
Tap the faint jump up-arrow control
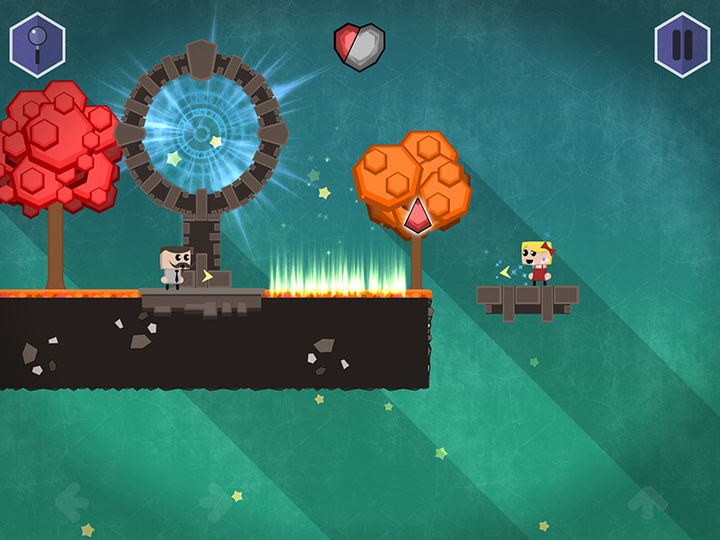point(648,502)
